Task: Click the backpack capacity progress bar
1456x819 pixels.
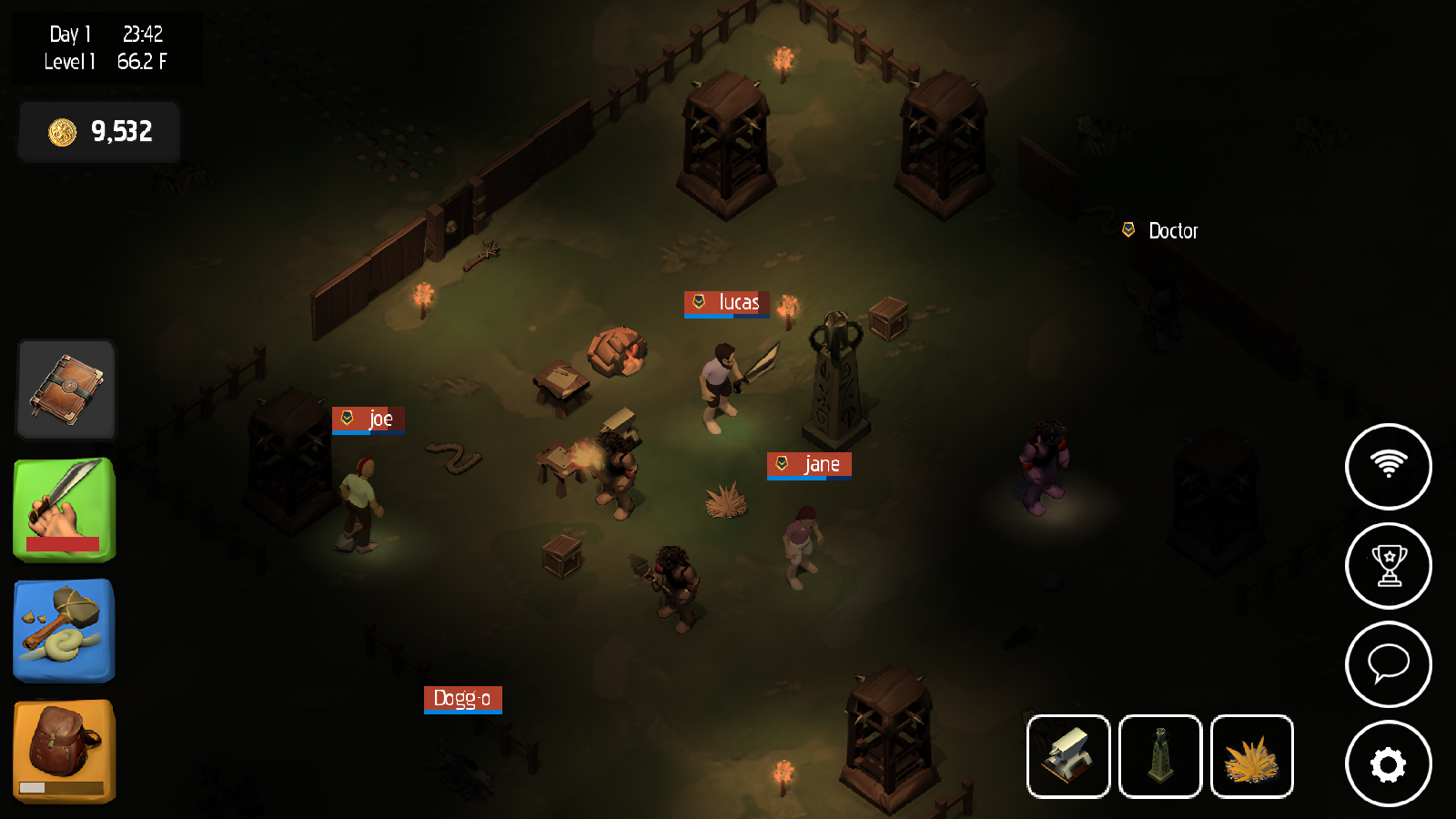Action: pyautogui.click(x=64, y=786)
